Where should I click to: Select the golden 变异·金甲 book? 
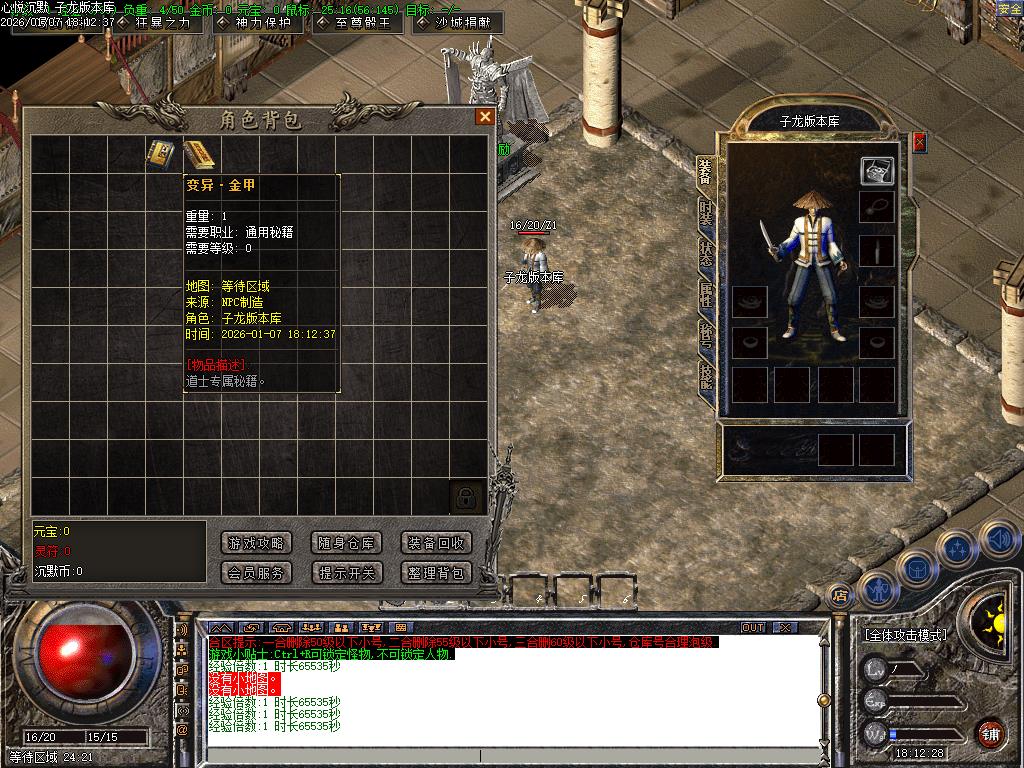pos(199,154)
